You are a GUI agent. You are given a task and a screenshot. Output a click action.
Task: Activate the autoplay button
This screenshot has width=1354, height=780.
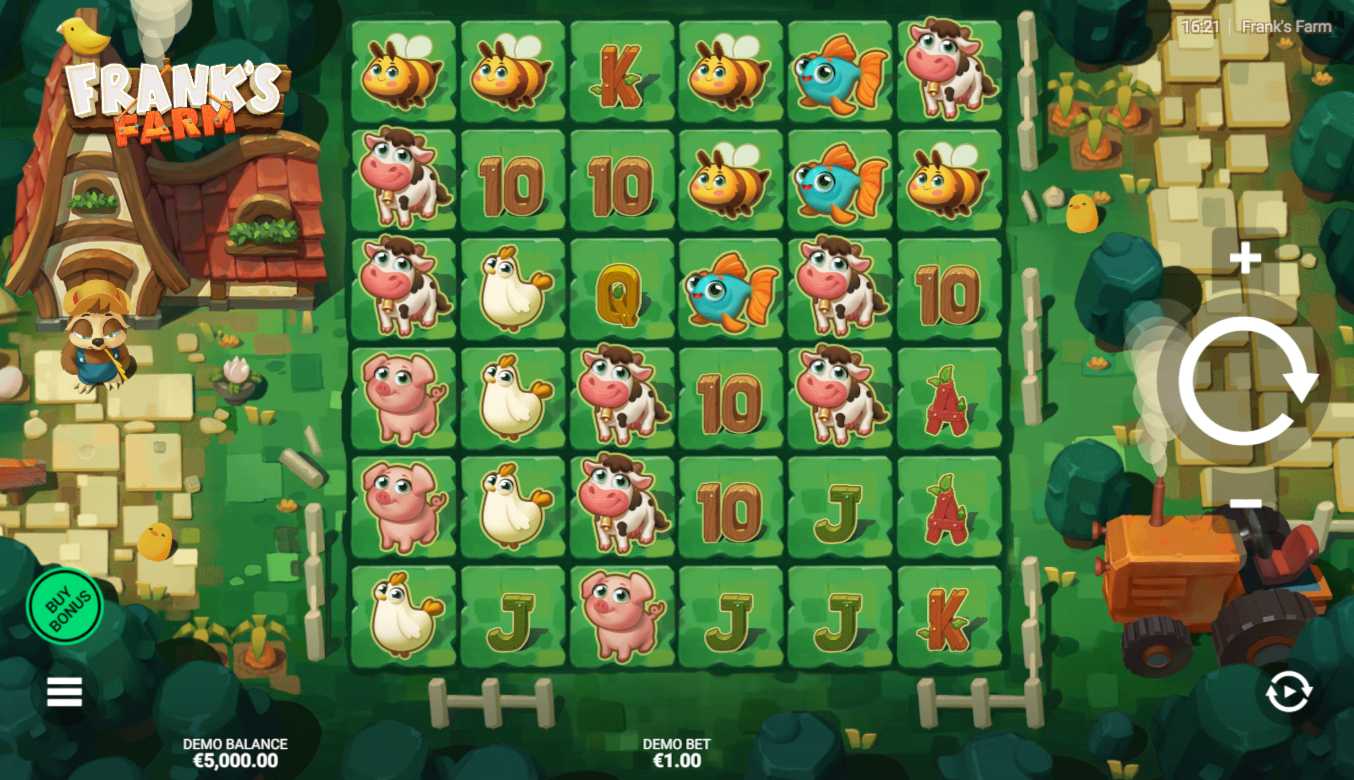(x=1288, y=692)
